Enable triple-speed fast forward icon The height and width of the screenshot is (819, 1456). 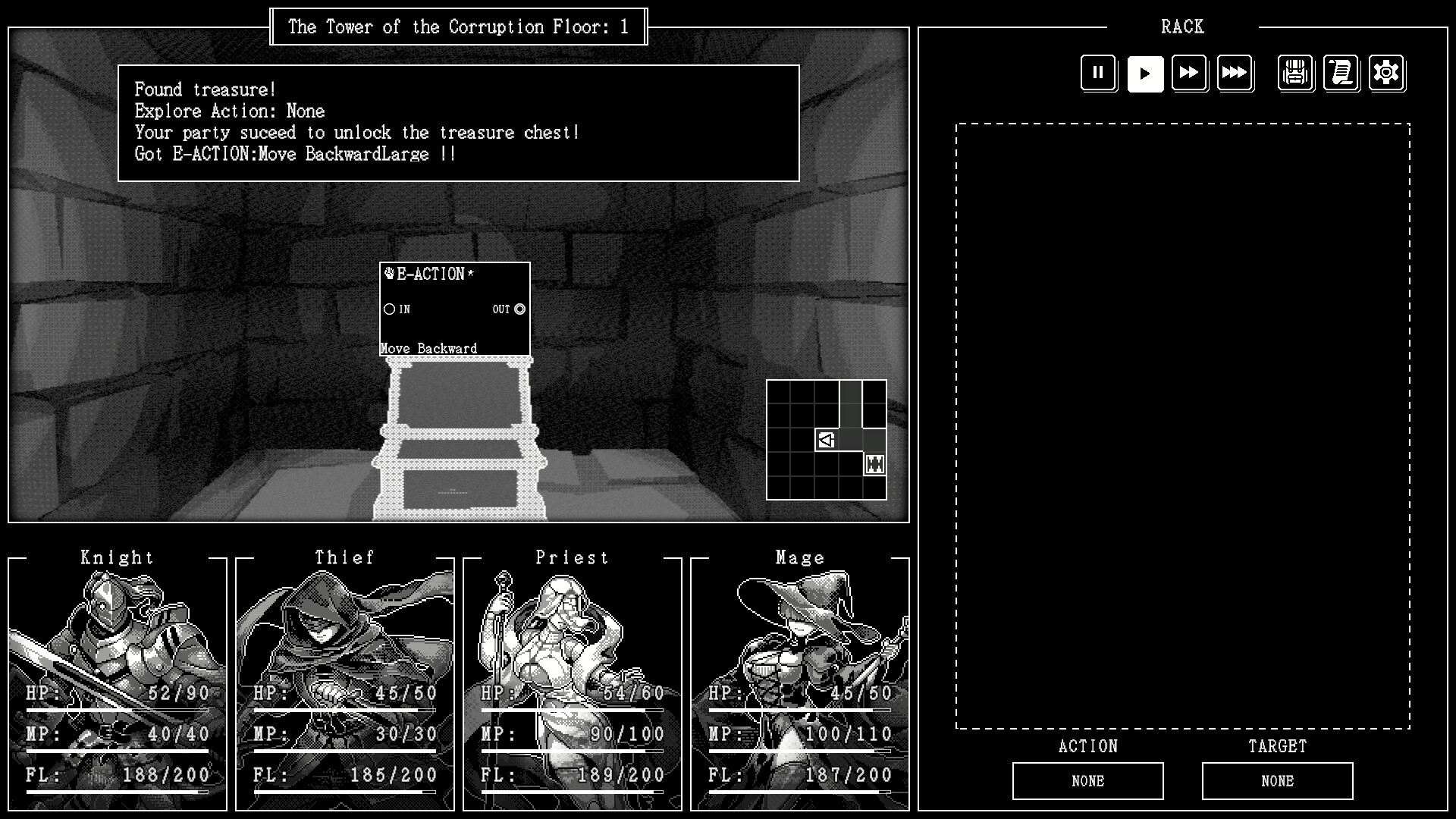[x=1235, y=73]
